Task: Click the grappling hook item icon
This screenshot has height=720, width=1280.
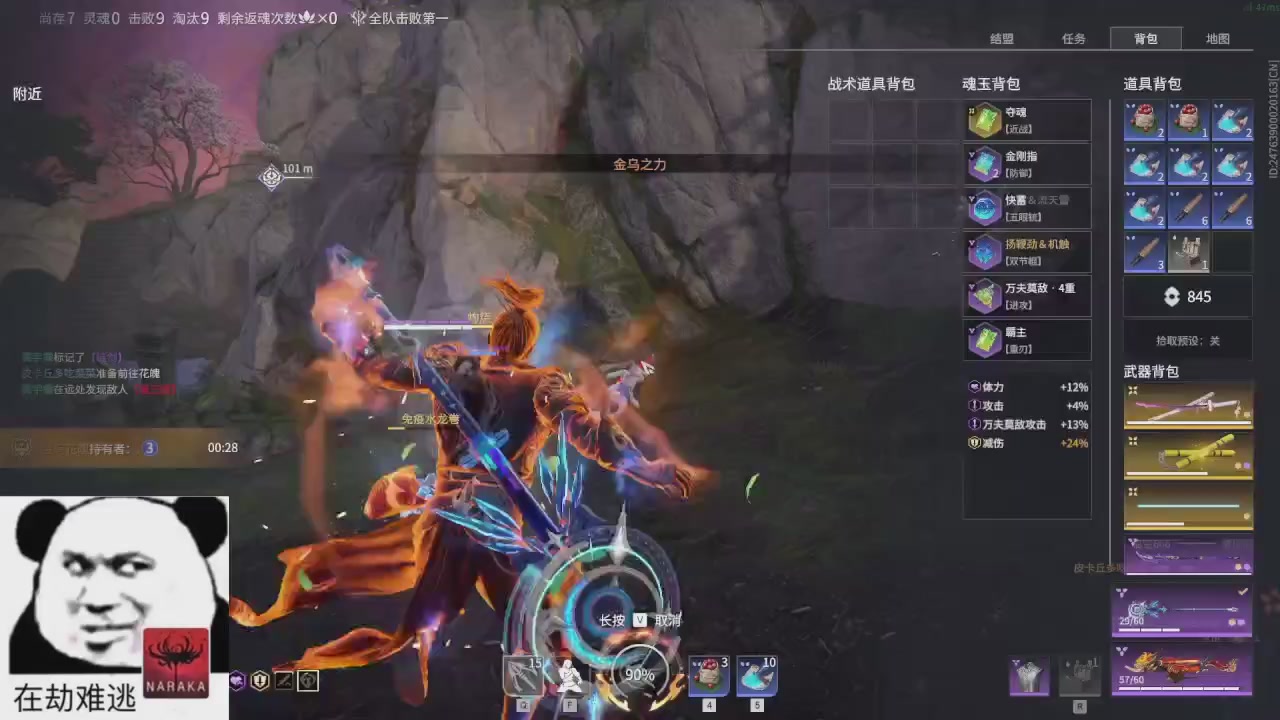Action: coord(1188,252)
